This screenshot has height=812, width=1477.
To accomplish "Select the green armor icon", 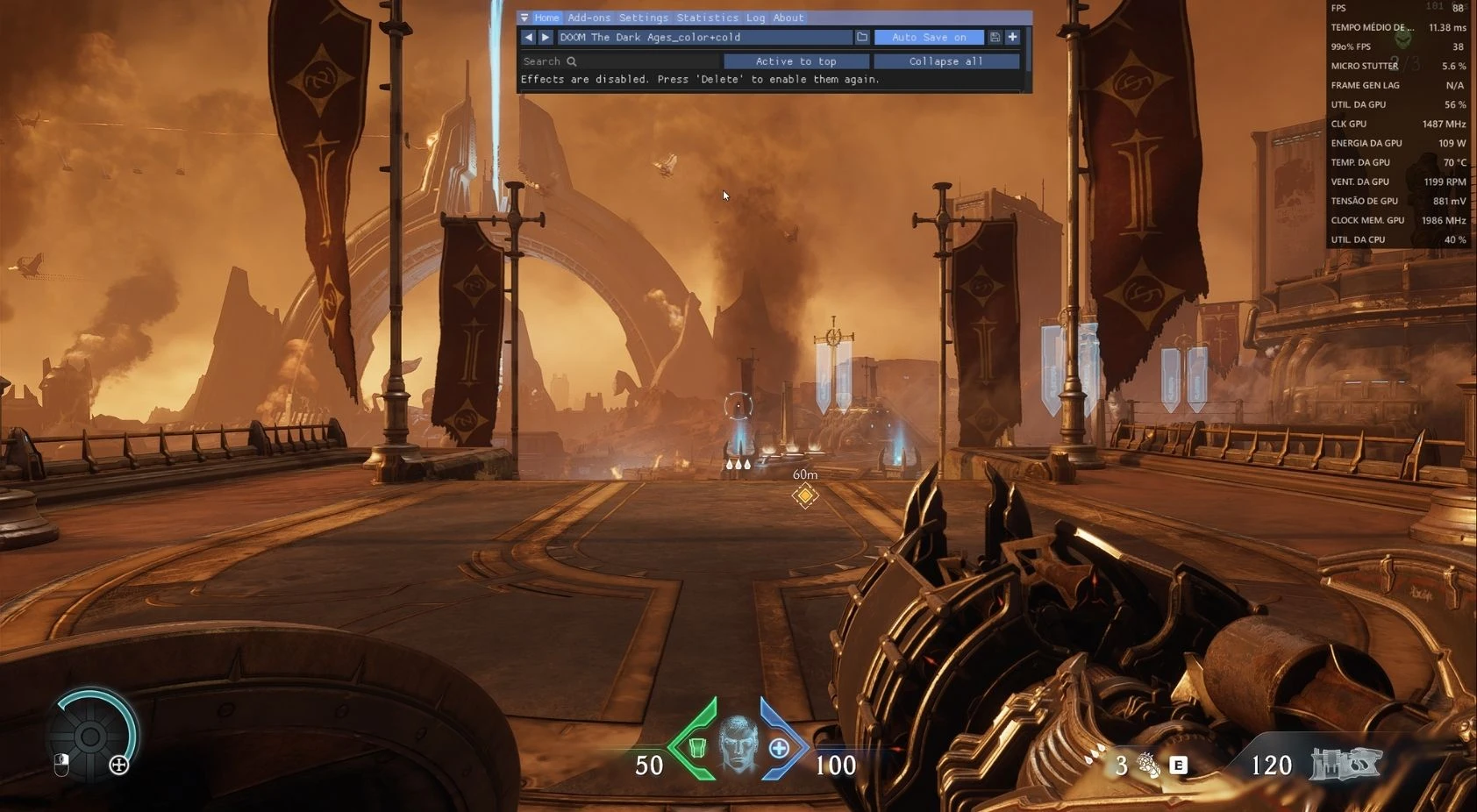I will point(697,747).
